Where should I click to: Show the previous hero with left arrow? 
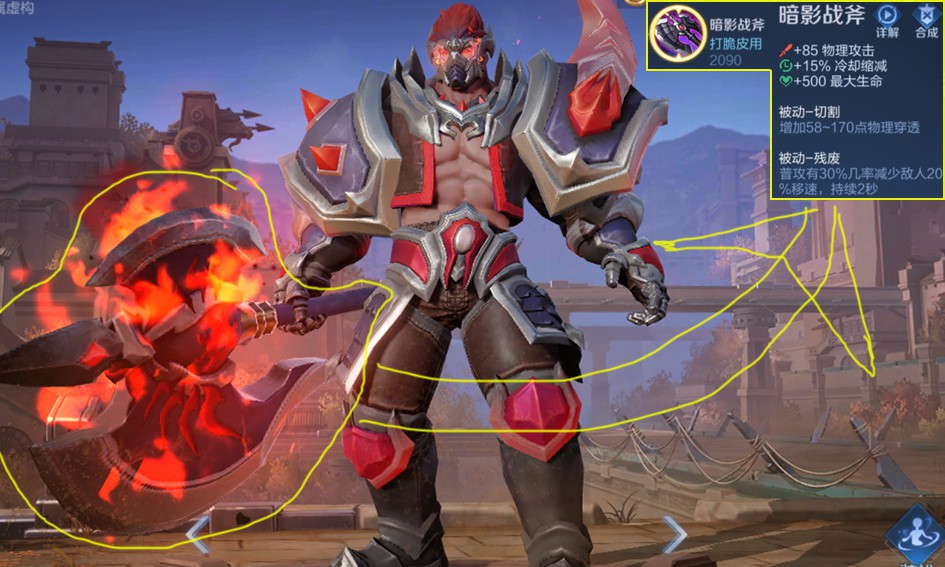[x=198, y=533]
